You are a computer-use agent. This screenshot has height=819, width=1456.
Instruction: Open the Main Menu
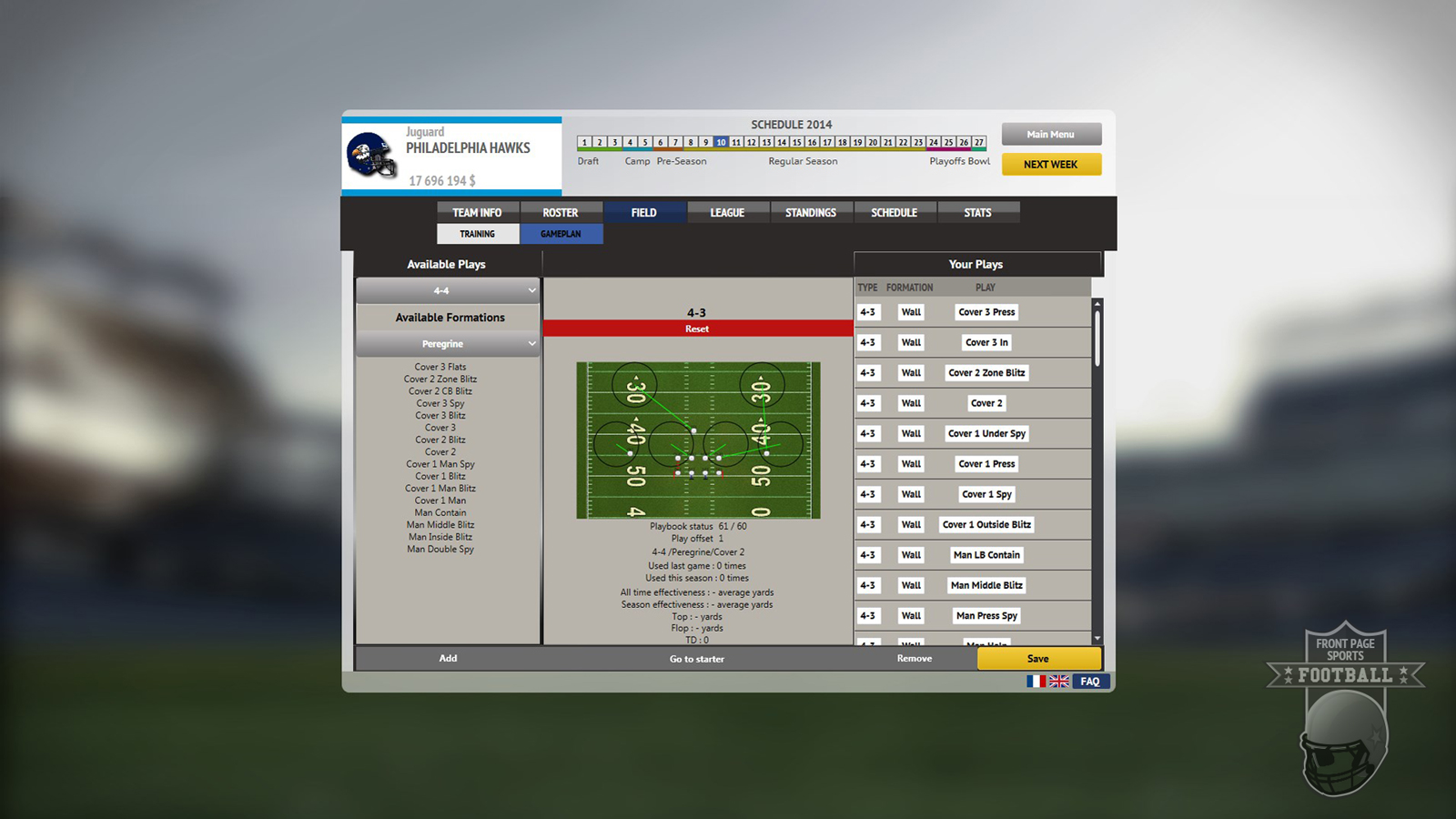(1050, 134)
